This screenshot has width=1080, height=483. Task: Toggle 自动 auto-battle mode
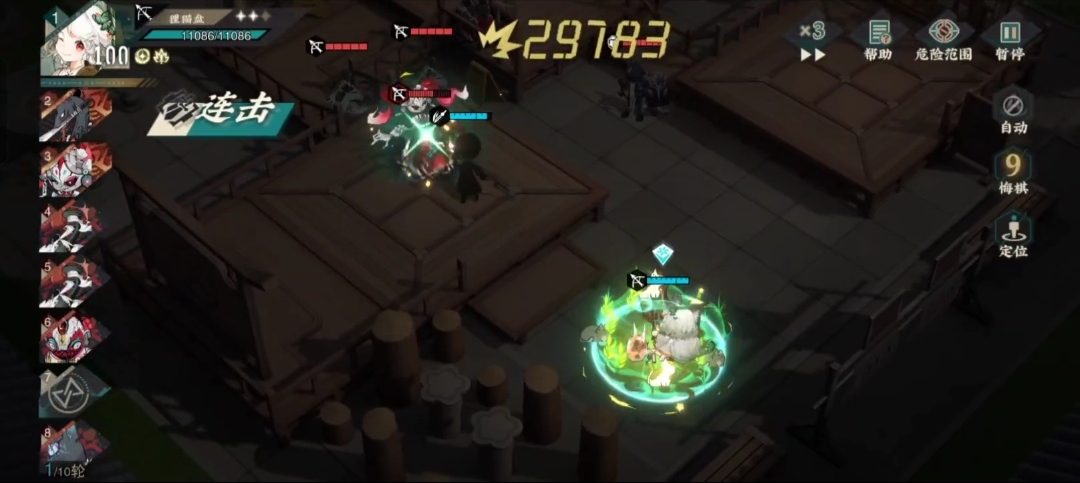[x=1013, y=111]
